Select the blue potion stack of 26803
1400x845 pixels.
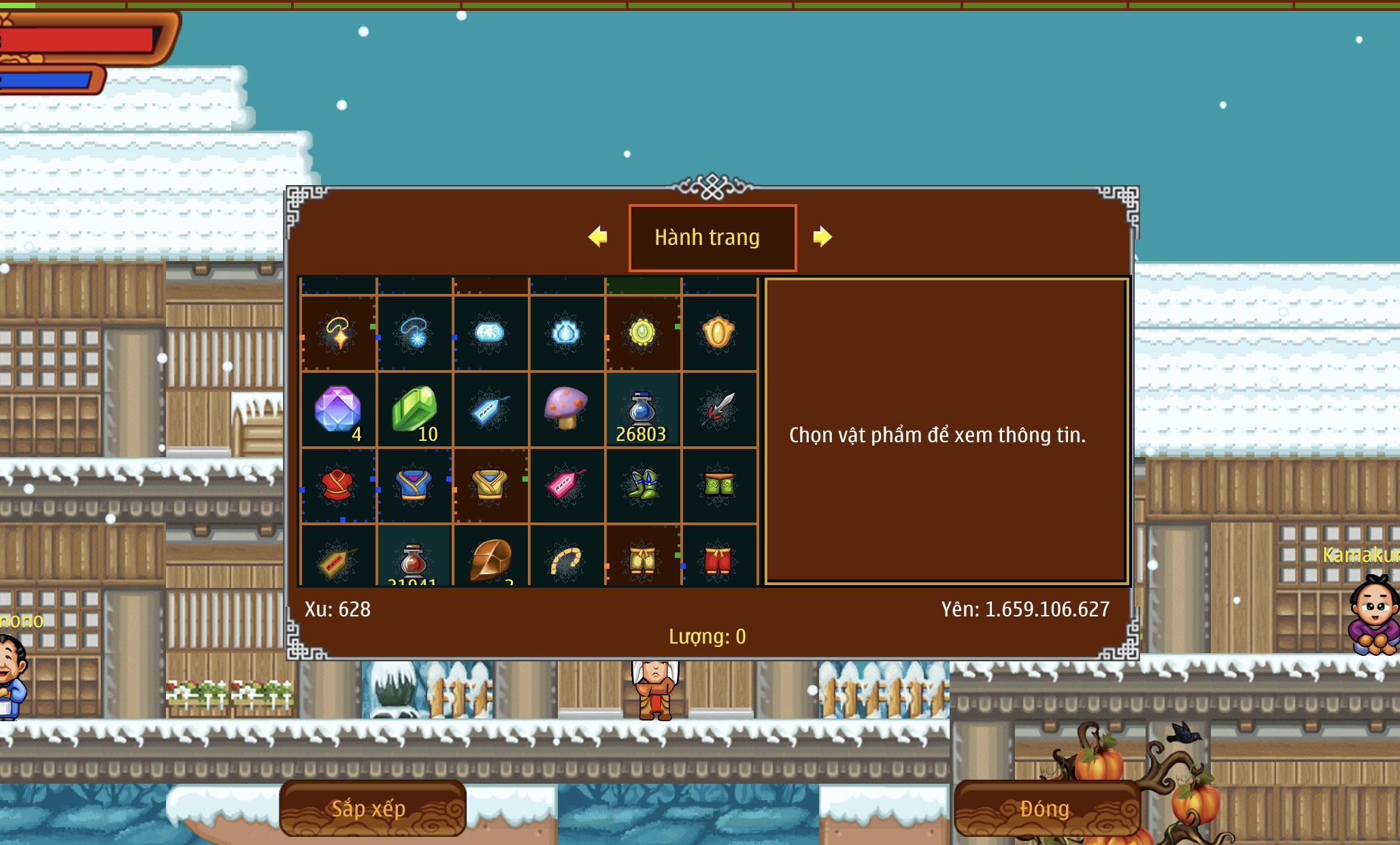[642, 410]
